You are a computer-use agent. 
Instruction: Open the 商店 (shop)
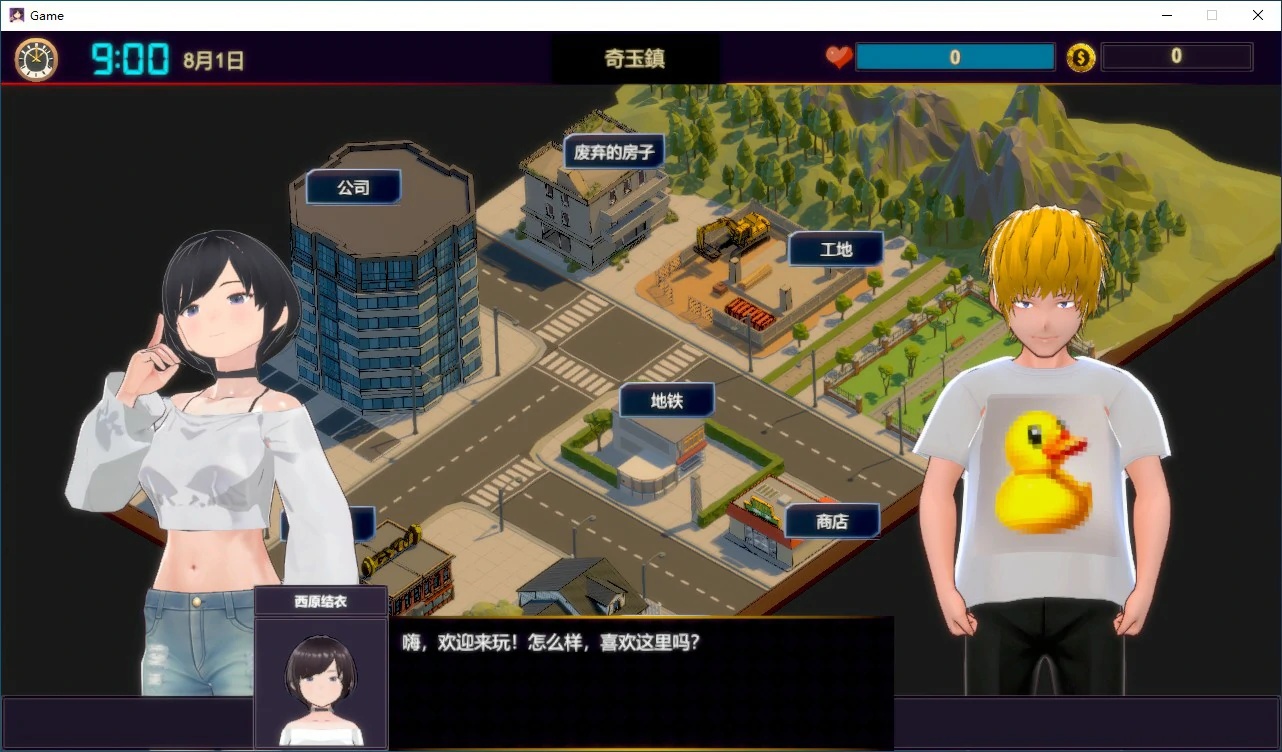pos(832,521)
